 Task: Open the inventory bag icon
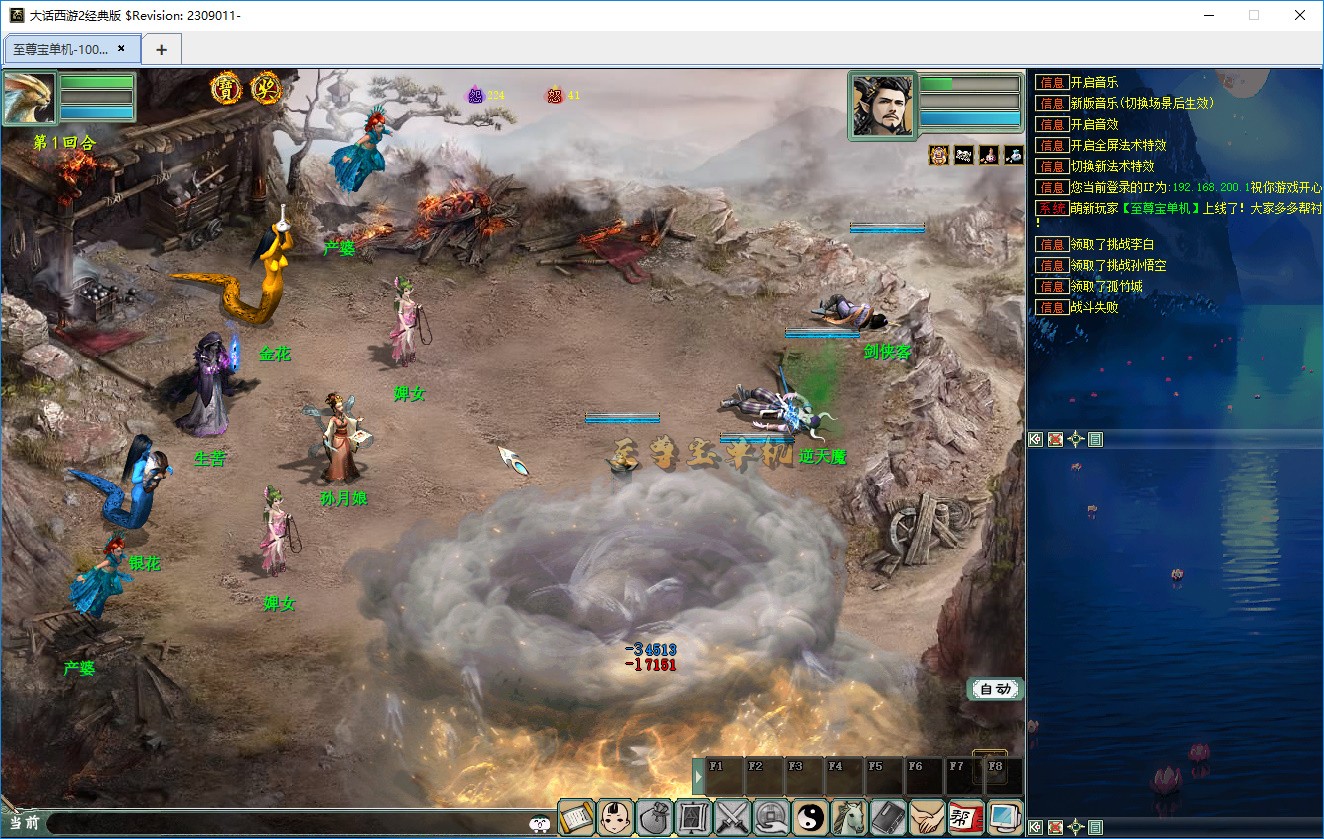point(655,818)
